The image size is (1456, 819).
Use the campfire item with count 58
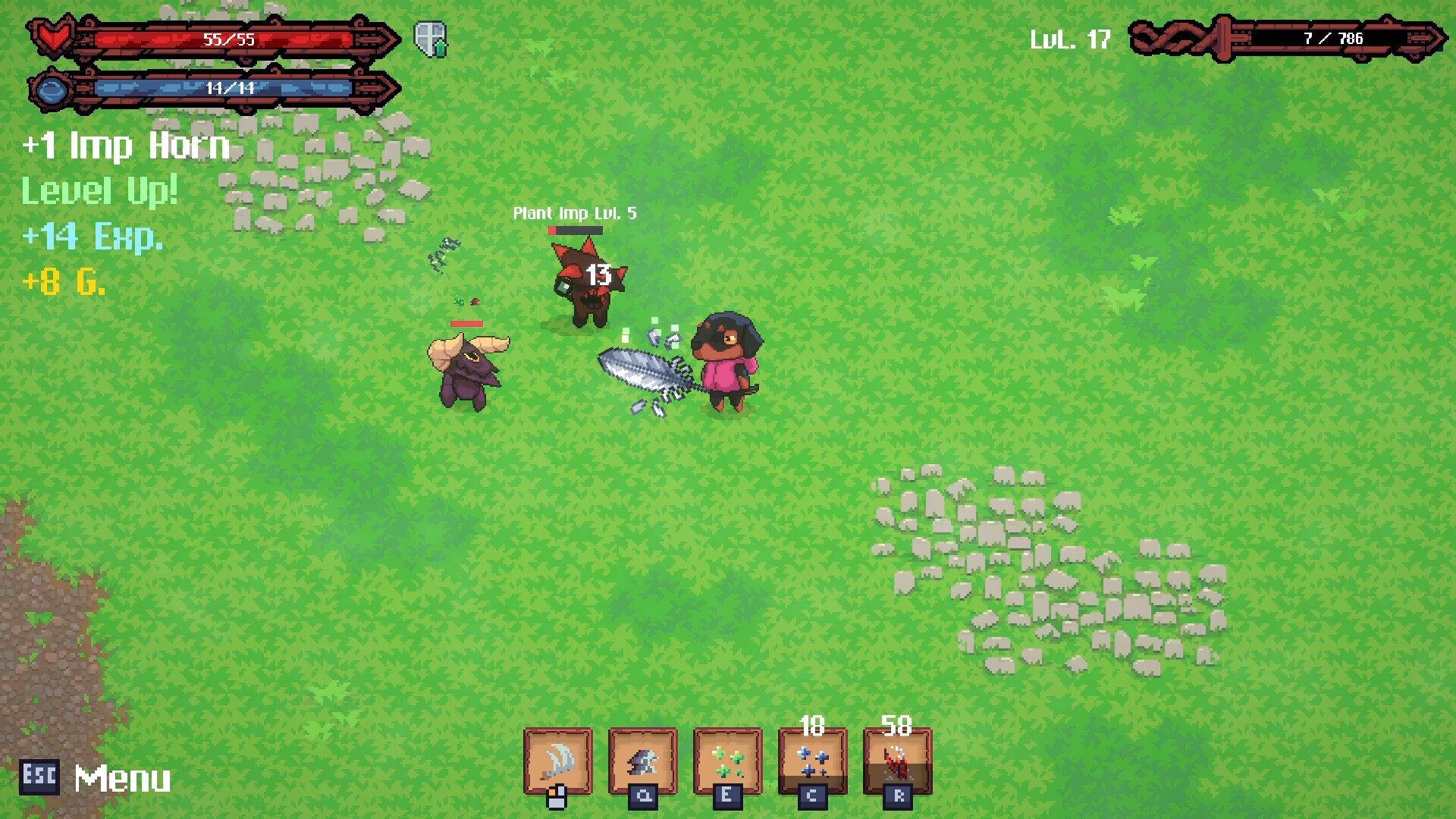pos(896,762)
